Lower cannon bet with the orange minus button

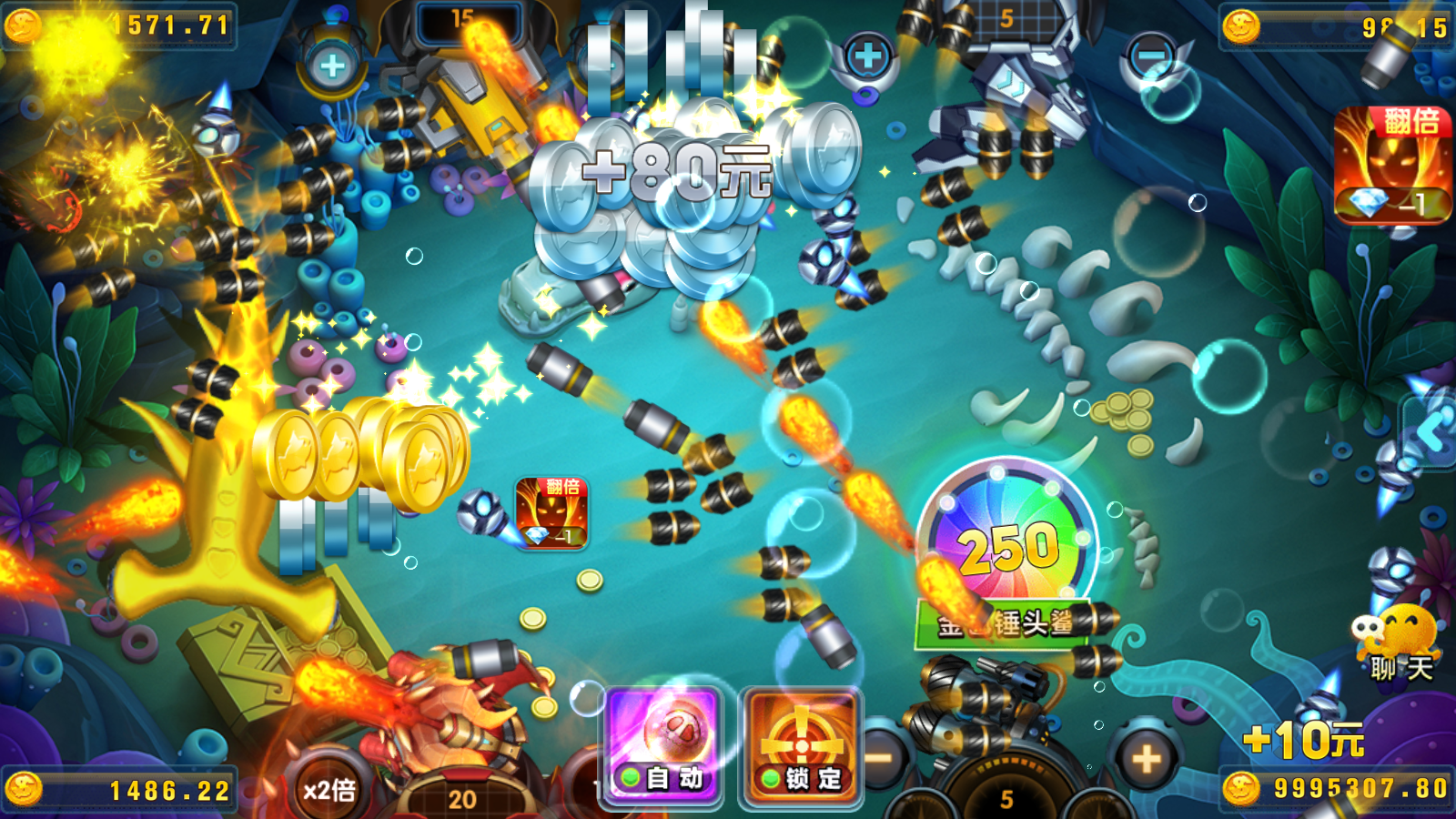(881, 758)
